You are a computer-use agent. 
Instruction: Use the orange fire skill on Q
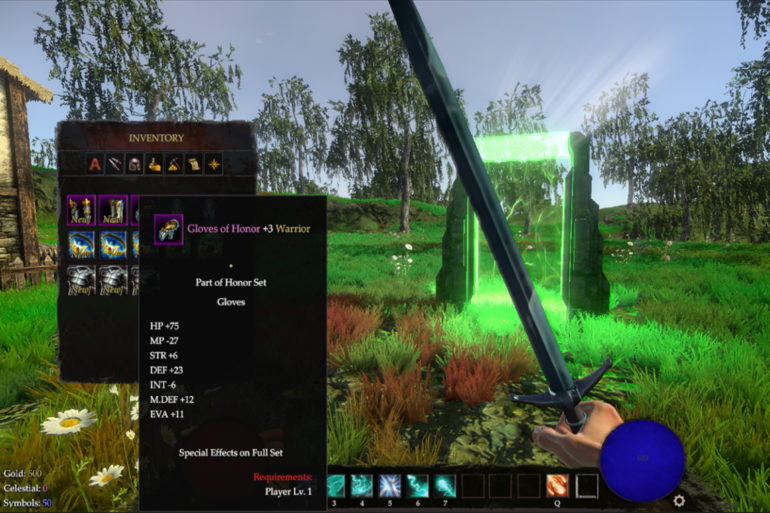[x=557, y=486]
